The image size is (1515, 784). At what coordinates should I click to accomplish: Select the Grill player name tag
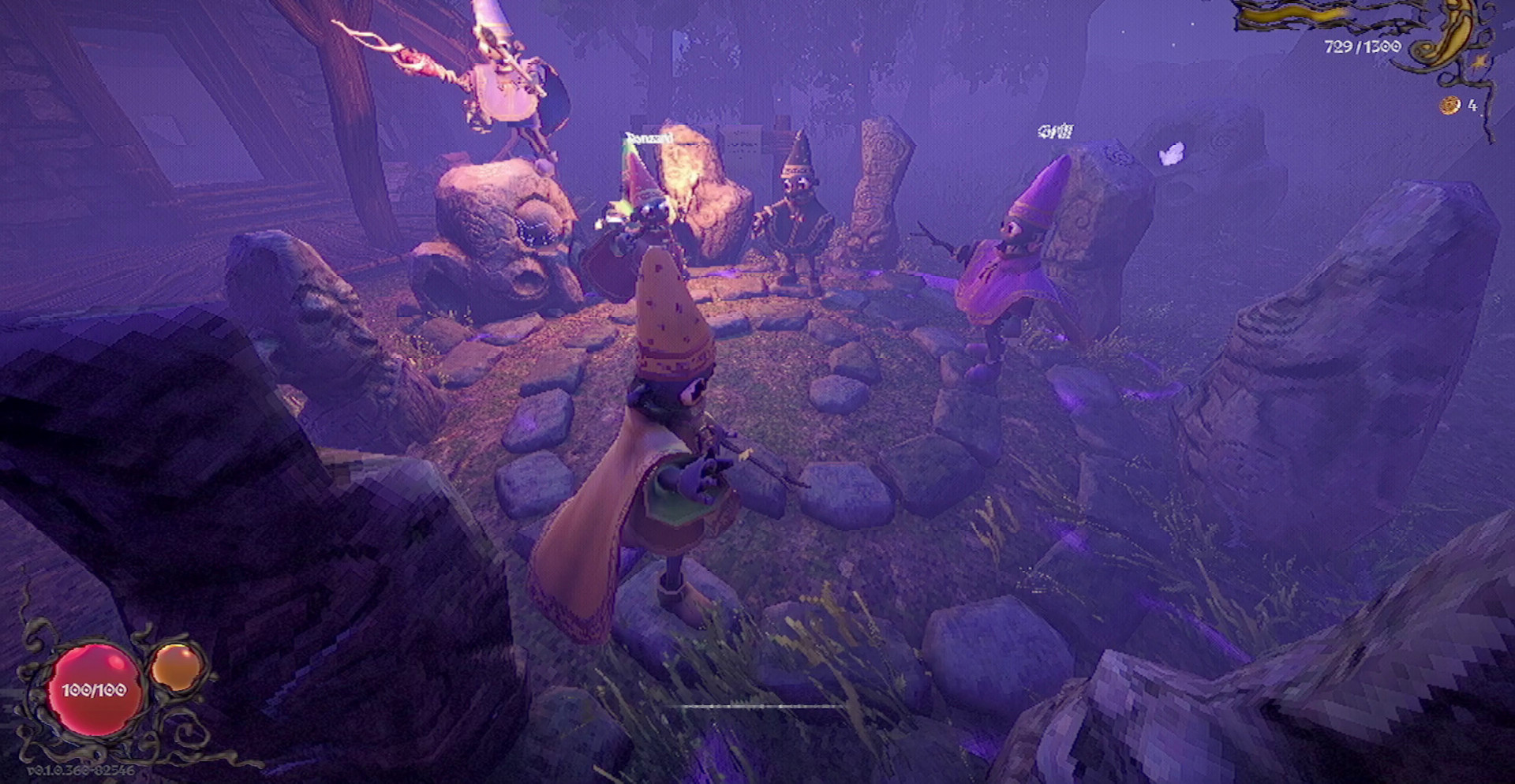(x=1055, y=132)
